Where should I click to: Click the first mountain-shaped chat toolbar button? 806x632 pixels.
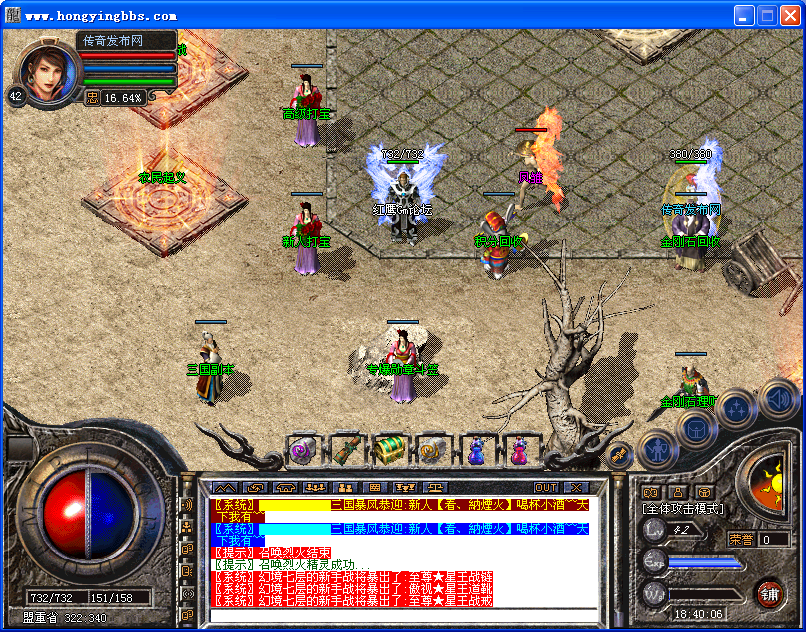click(226, 487)
